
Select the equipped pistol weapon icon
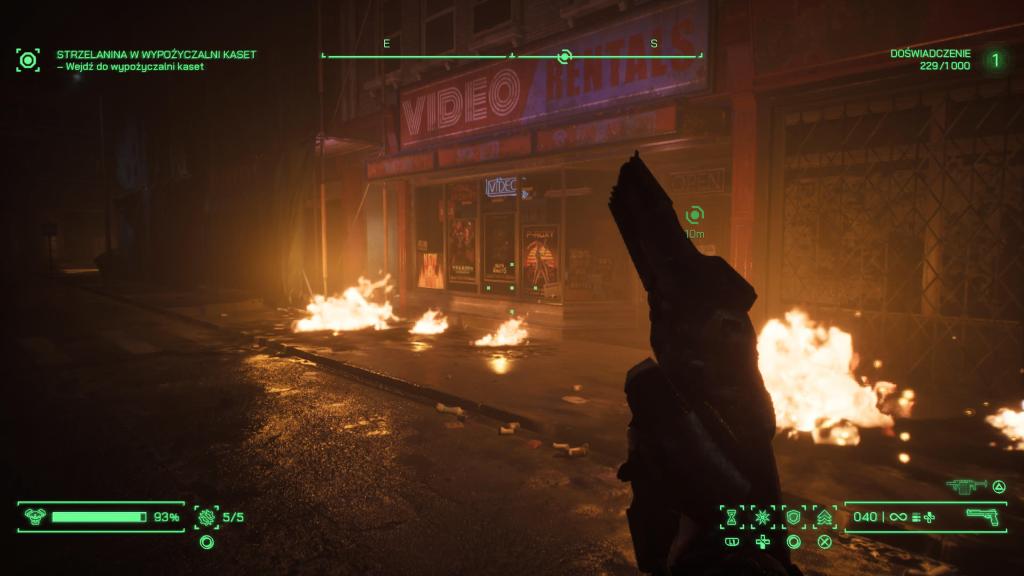pyautogui.click(x=984, y=517)
